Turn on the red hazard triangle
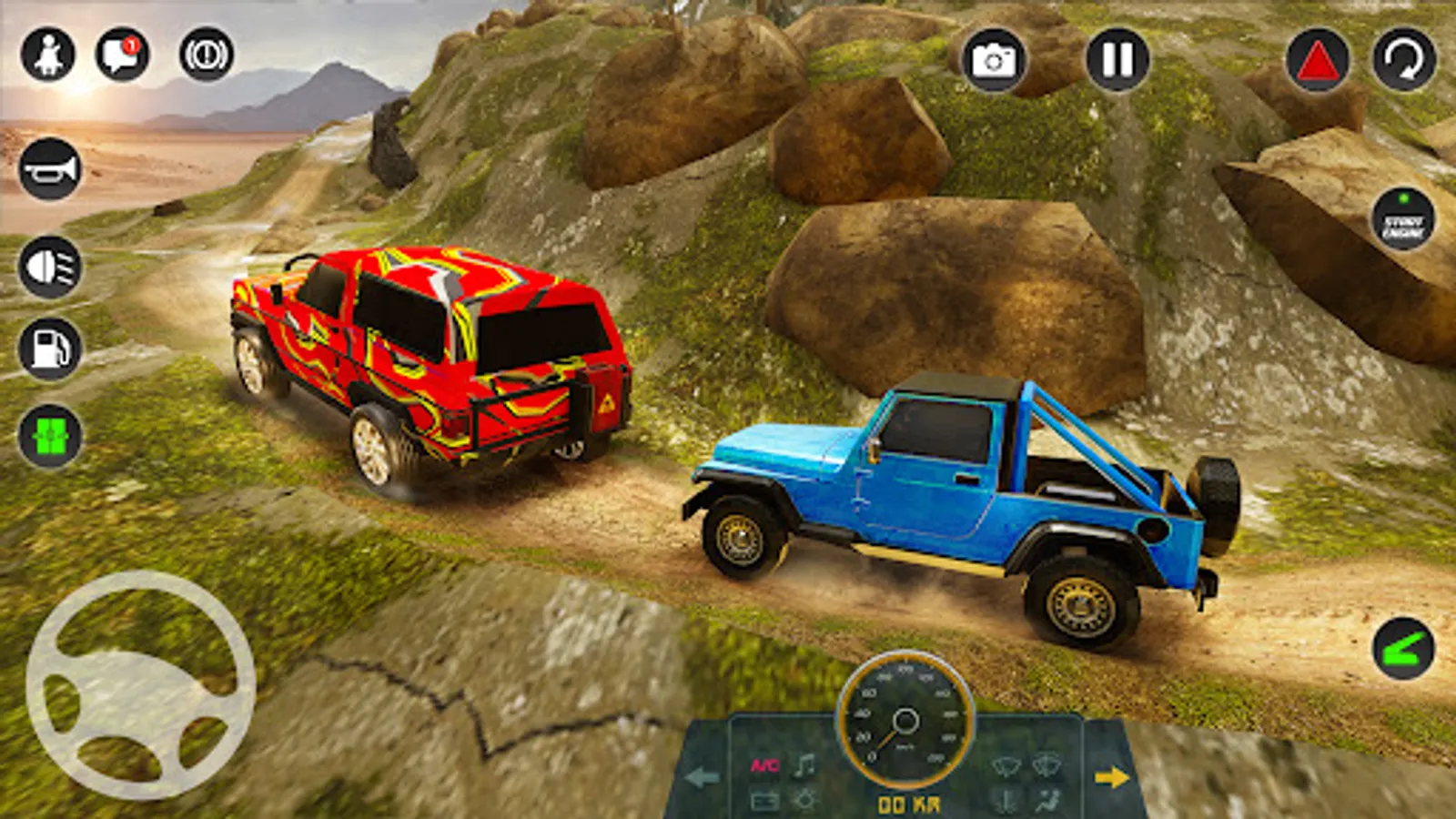 pos(1317,61)
